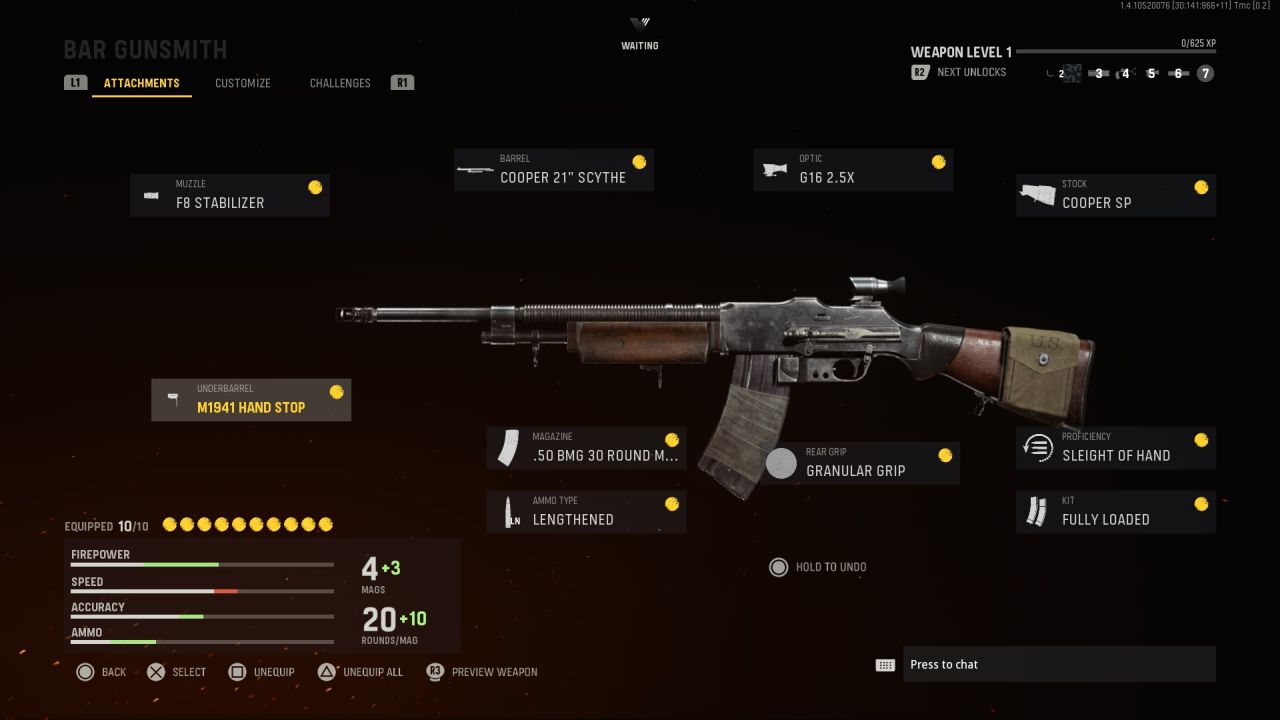
Task: Click the Ammo Type bullet icon
Action: pos(510,511)
